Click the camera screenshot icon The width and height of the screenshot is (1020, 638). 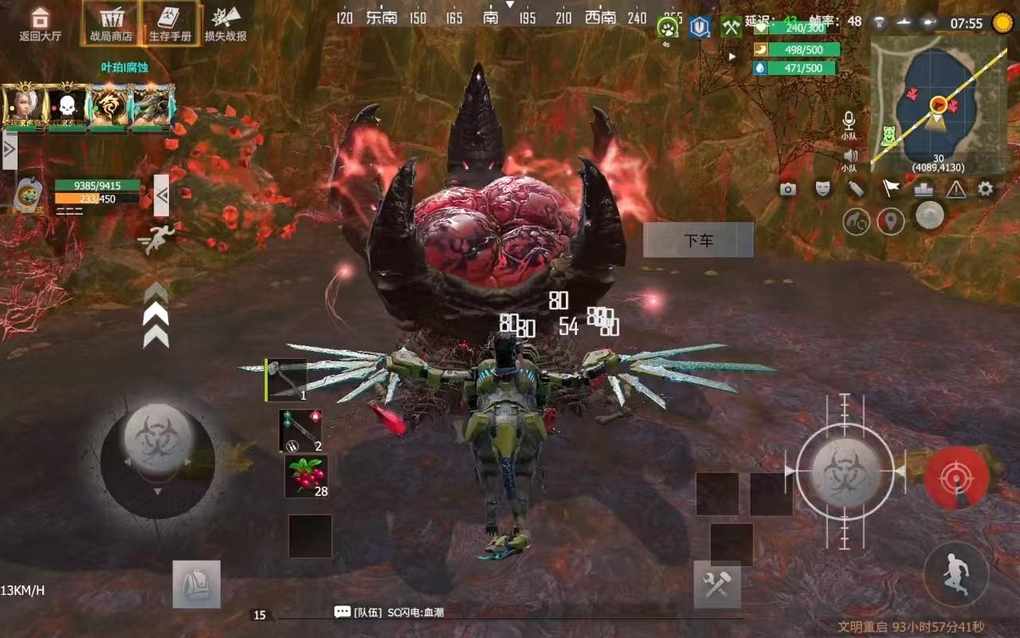coord(788,189)
